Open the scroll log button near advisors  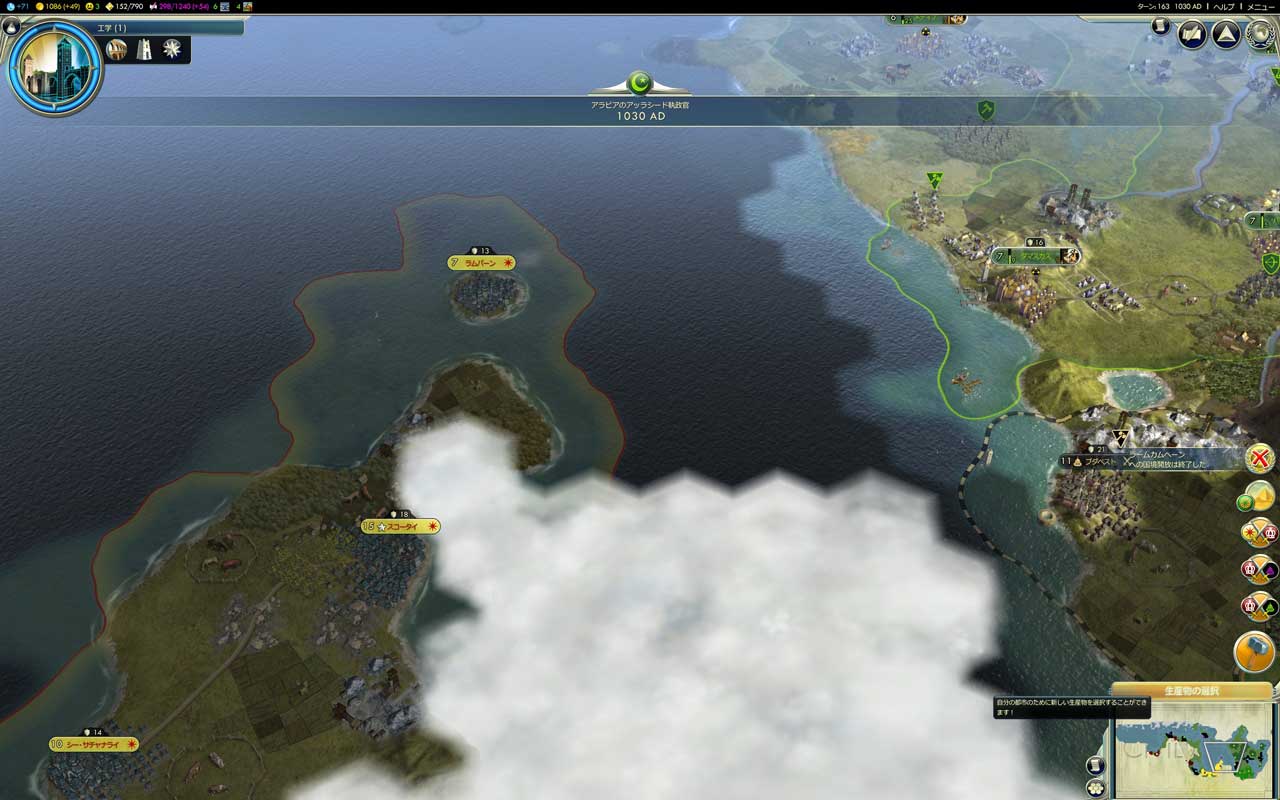point(1160,26)
